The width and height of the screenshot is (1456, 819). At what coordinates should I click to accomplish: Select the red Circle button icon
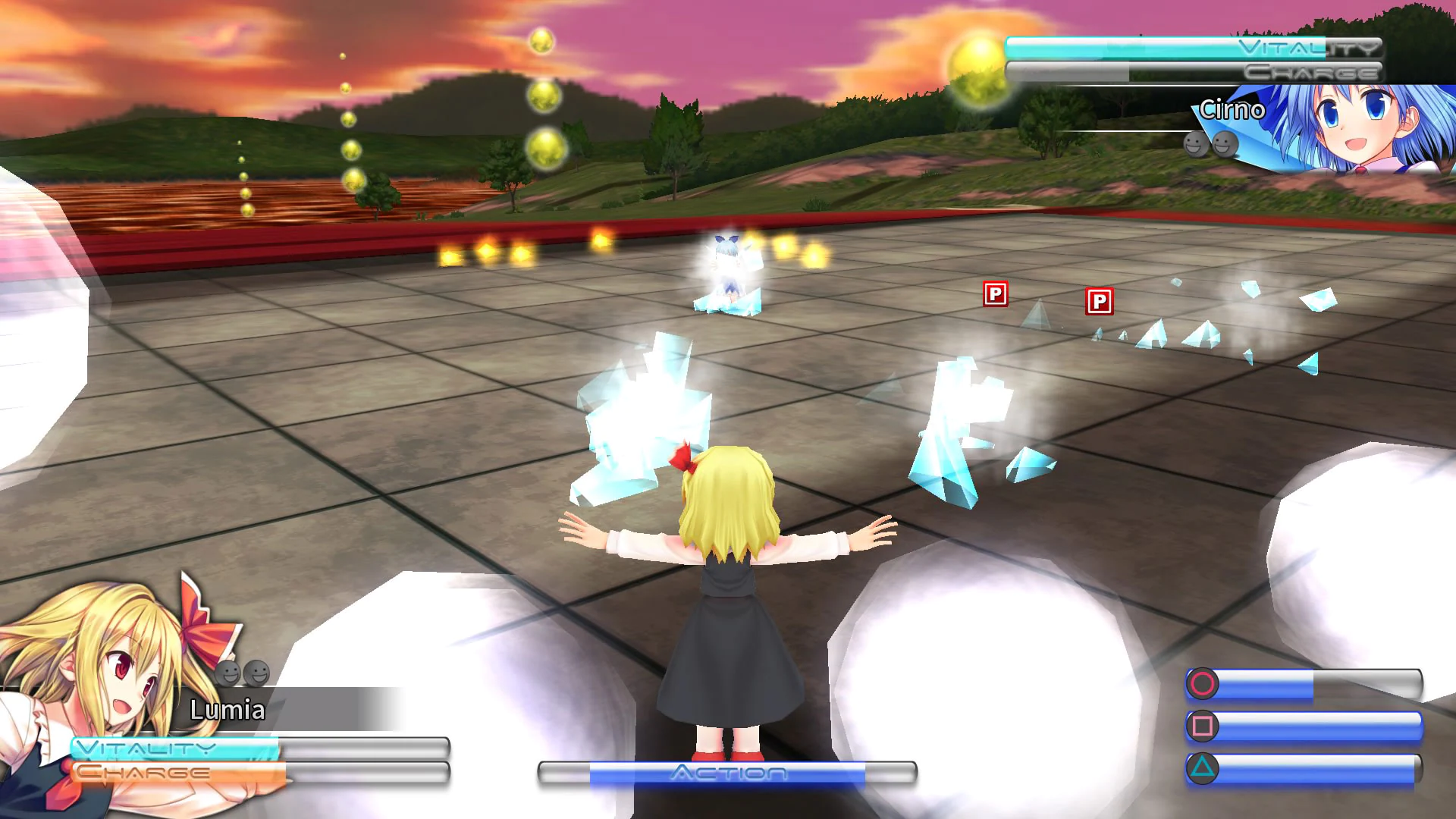click(1202, 684)
